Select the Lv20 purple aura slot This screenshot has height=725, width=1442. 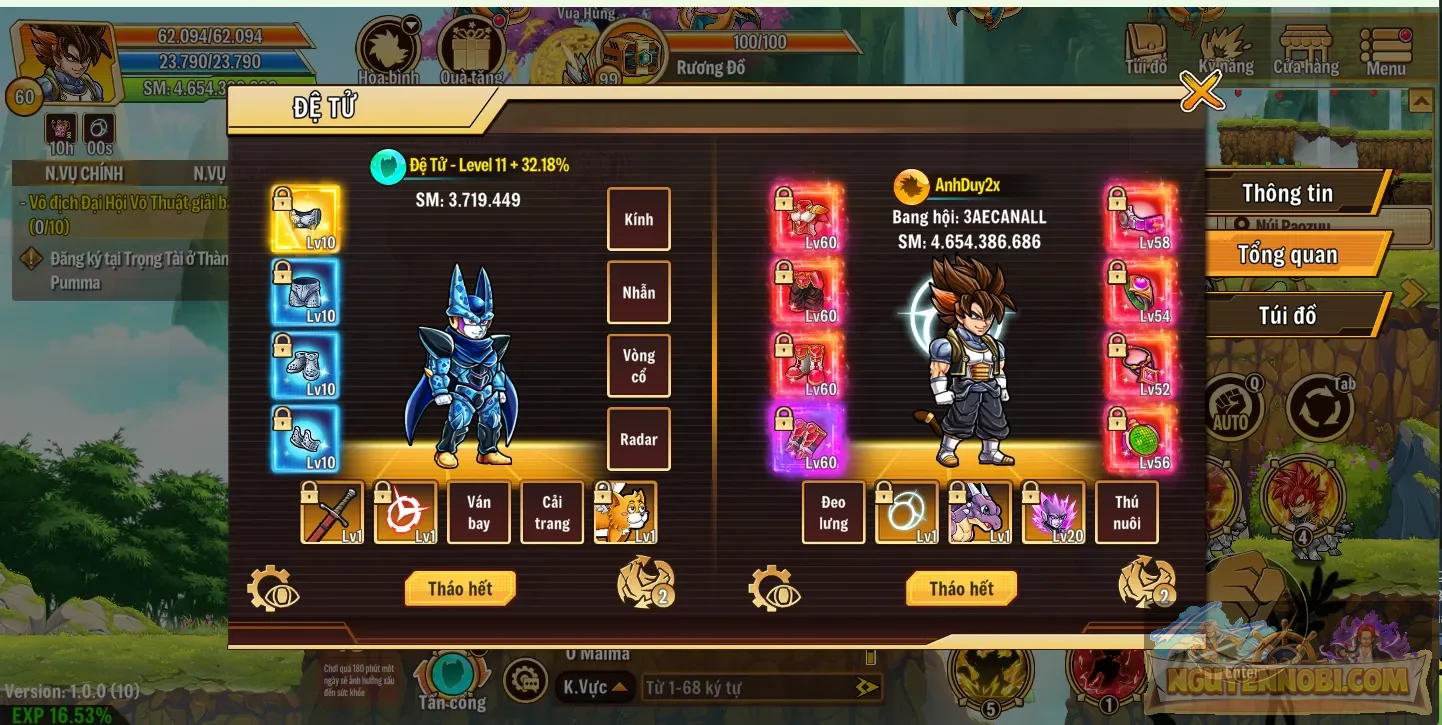point(1054,512)
